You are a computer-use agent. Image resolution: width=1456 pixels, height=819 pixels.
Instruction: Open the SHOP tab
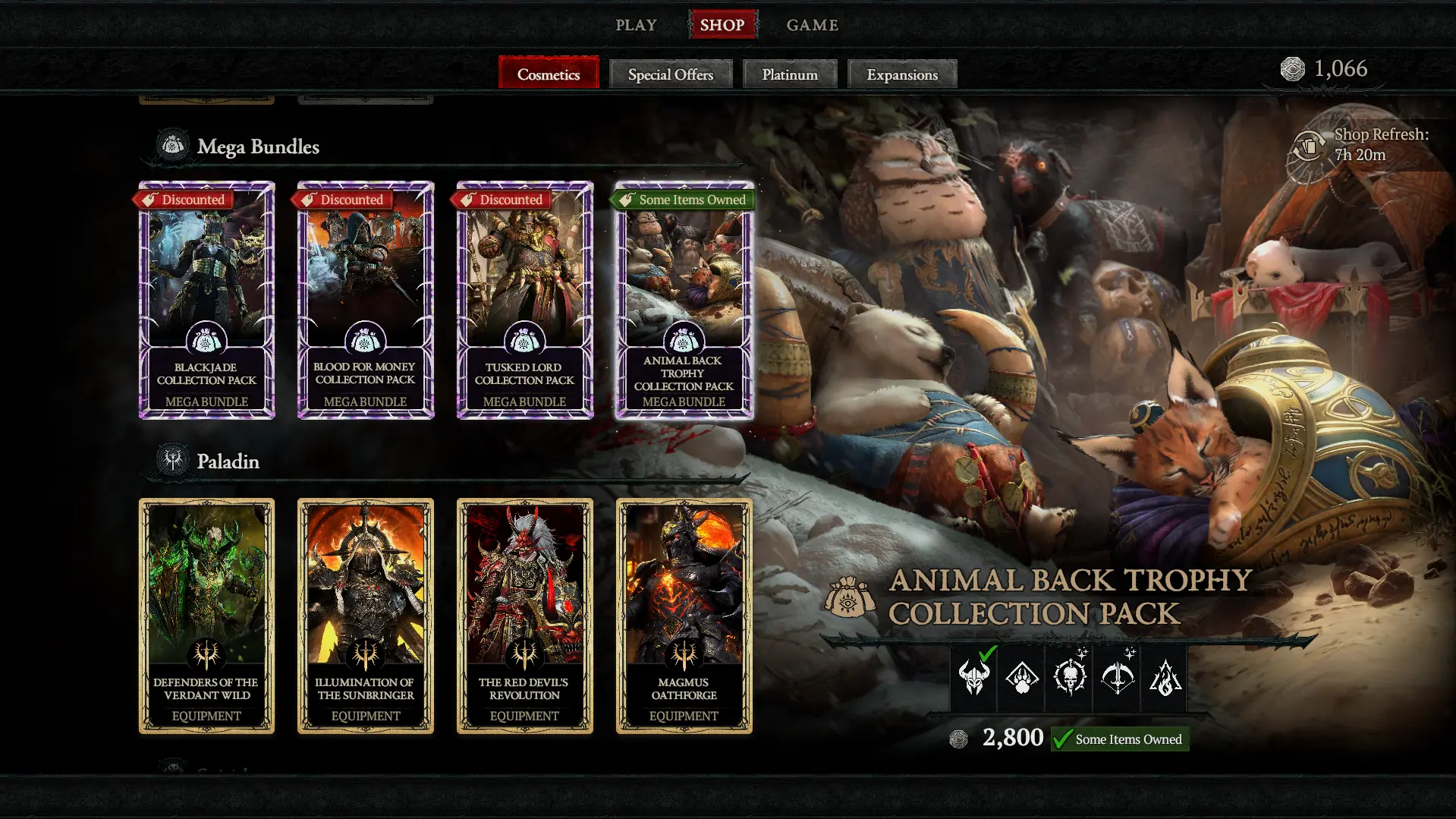(722, 25)
